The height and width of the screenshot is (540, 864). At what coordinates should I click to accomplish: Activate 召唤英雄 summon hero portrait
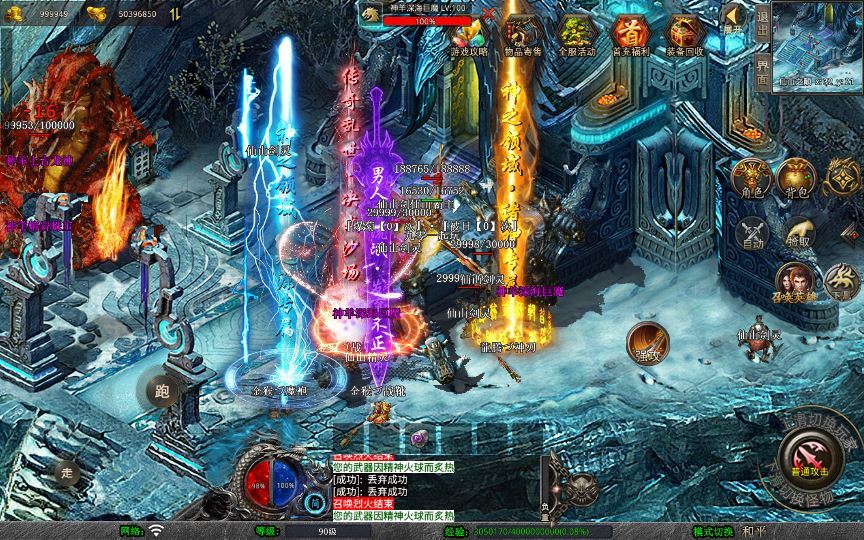point(796,281)
